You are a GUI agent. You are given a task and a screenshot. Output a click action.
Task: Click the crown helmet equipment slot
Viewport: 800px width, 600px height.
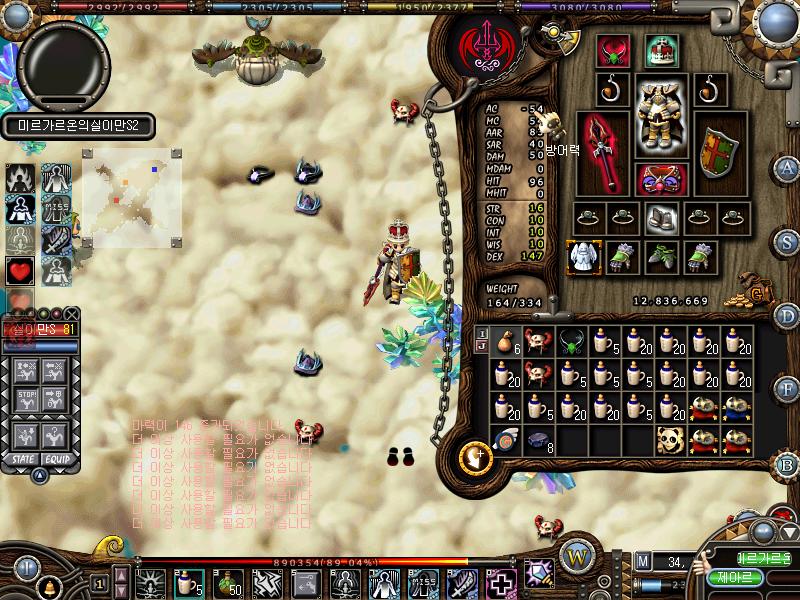pos(660,50)
